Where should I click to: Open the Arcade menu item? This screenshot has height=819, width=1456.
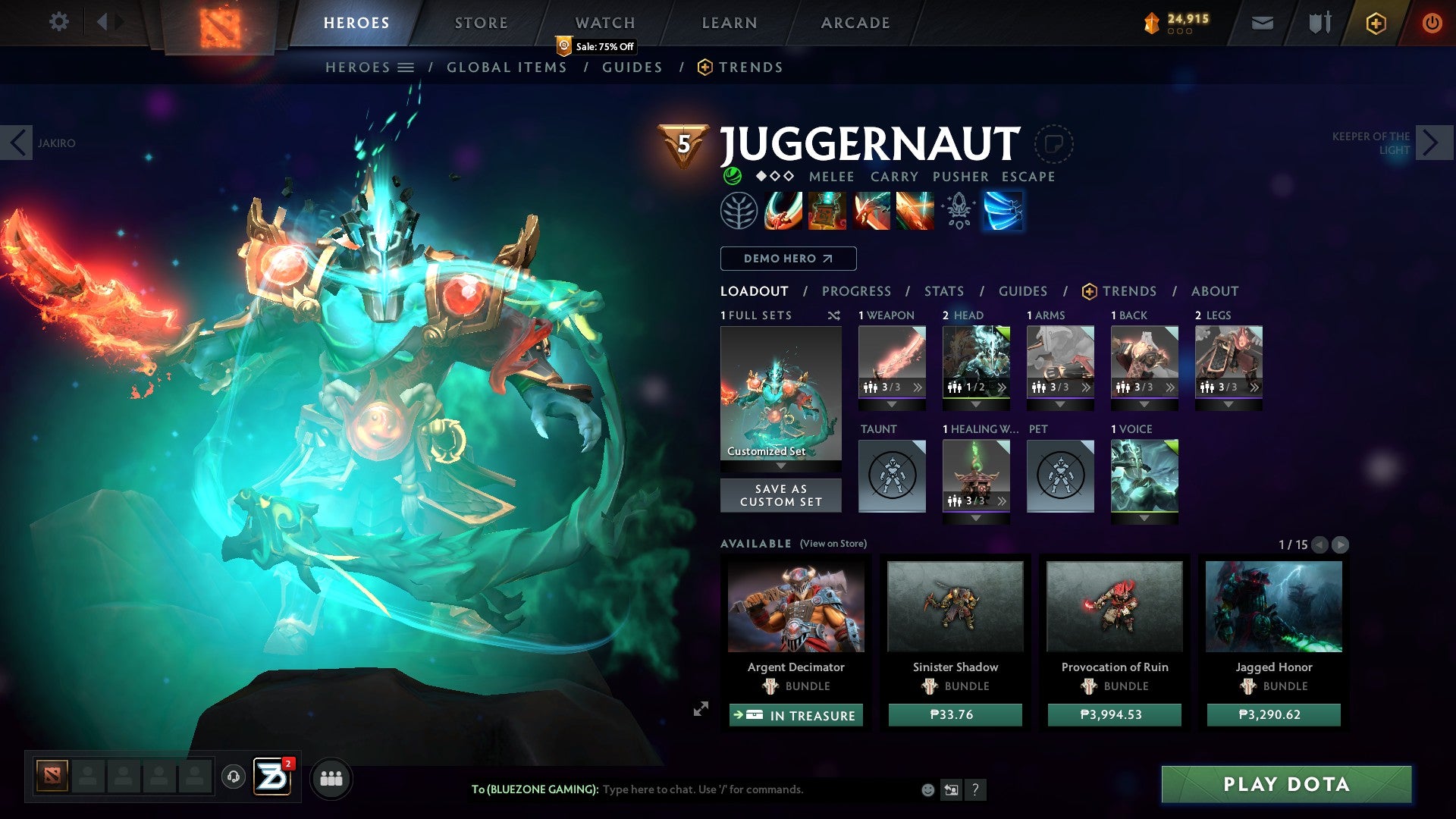pos(855,22)
